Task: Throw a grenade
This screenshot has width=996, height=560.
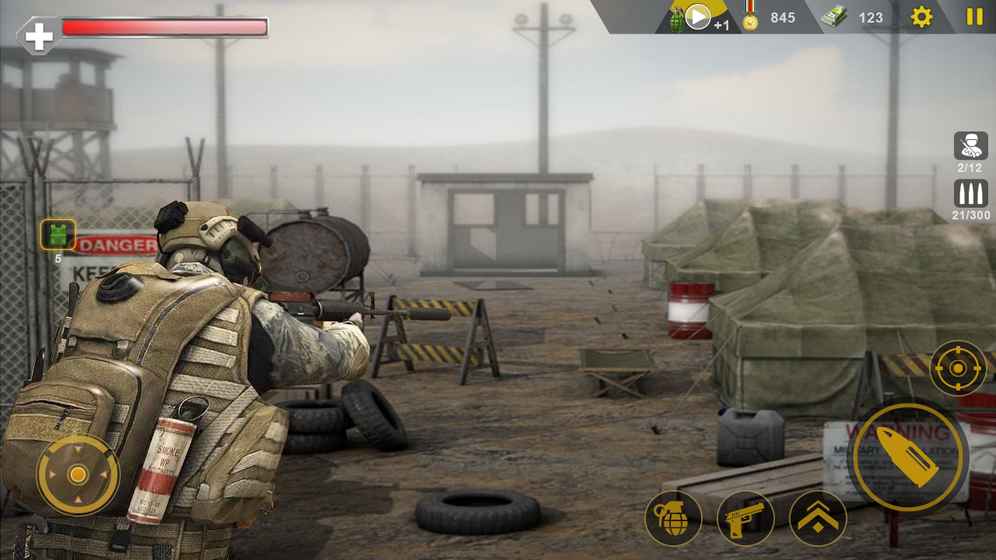Action: click(673, 518)
